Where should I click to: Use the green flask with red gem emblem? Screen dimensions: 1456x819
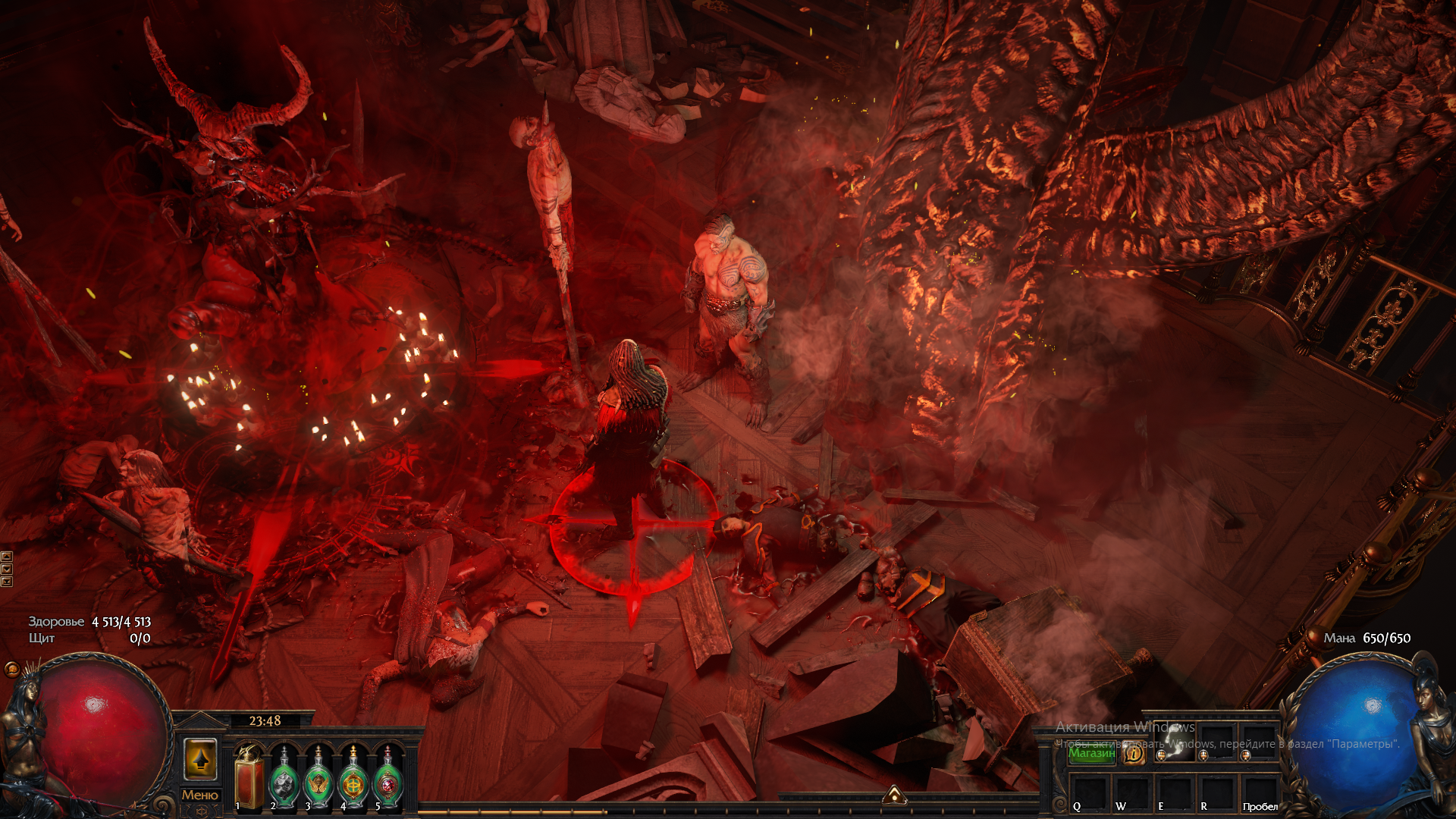point(388,778)
